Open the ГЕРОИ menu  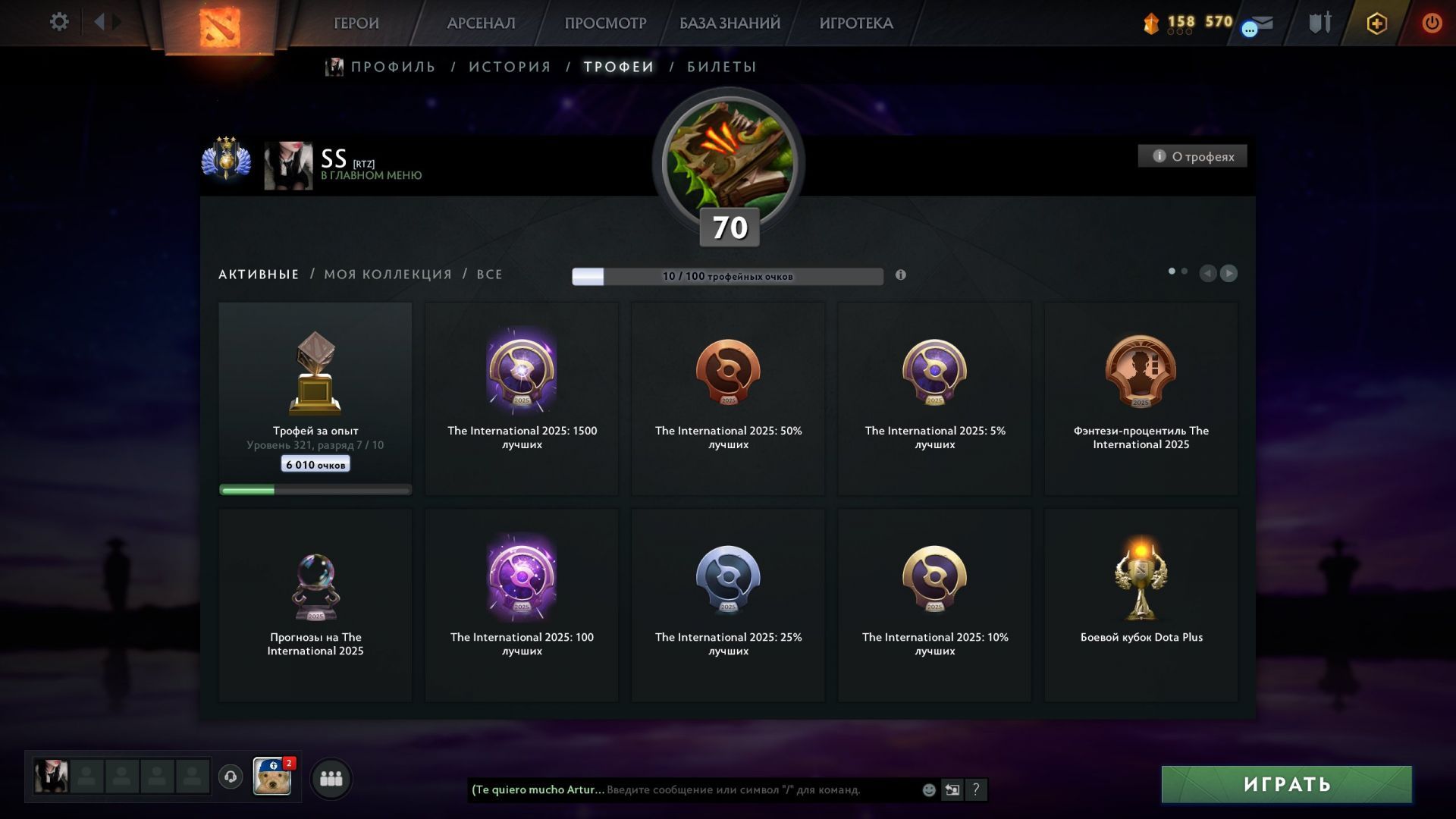click(x=356, y=24)
